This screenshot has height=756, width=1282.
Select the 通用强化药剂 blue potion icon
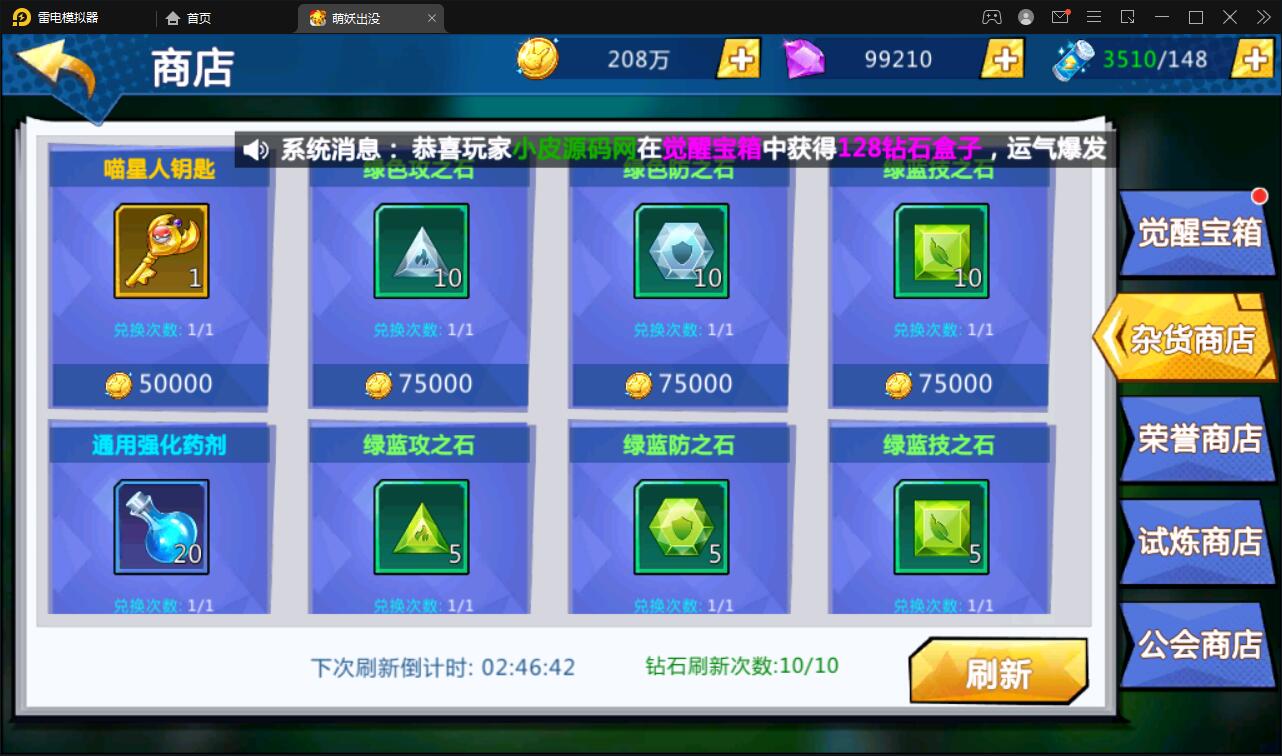tap(160, 525)
